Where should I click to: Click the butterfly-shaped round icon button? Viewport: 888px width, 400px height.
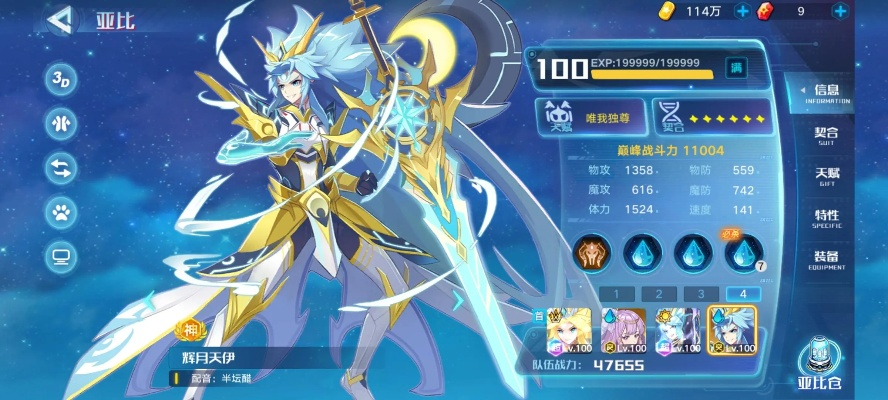click(x=61, y=123)
